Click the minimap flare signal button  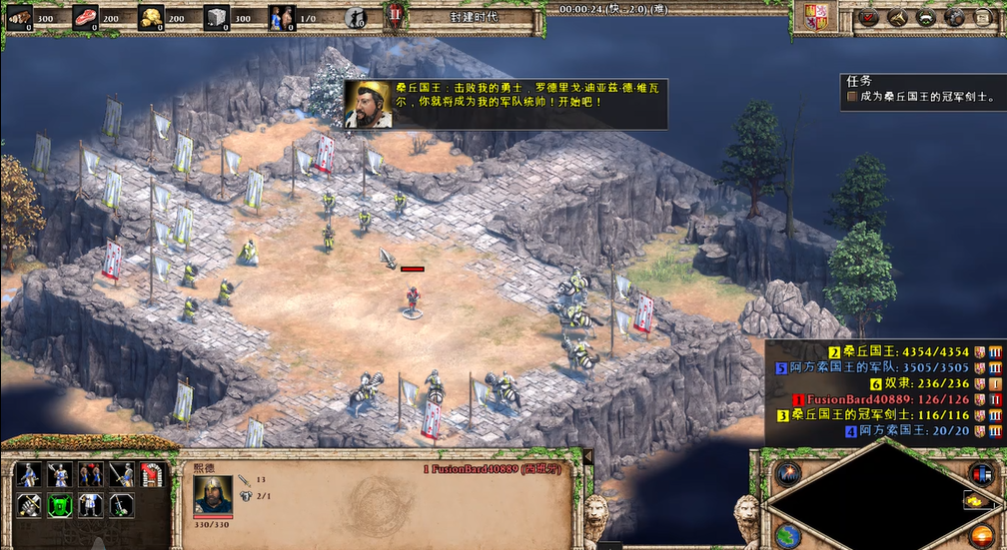point(786,473)
